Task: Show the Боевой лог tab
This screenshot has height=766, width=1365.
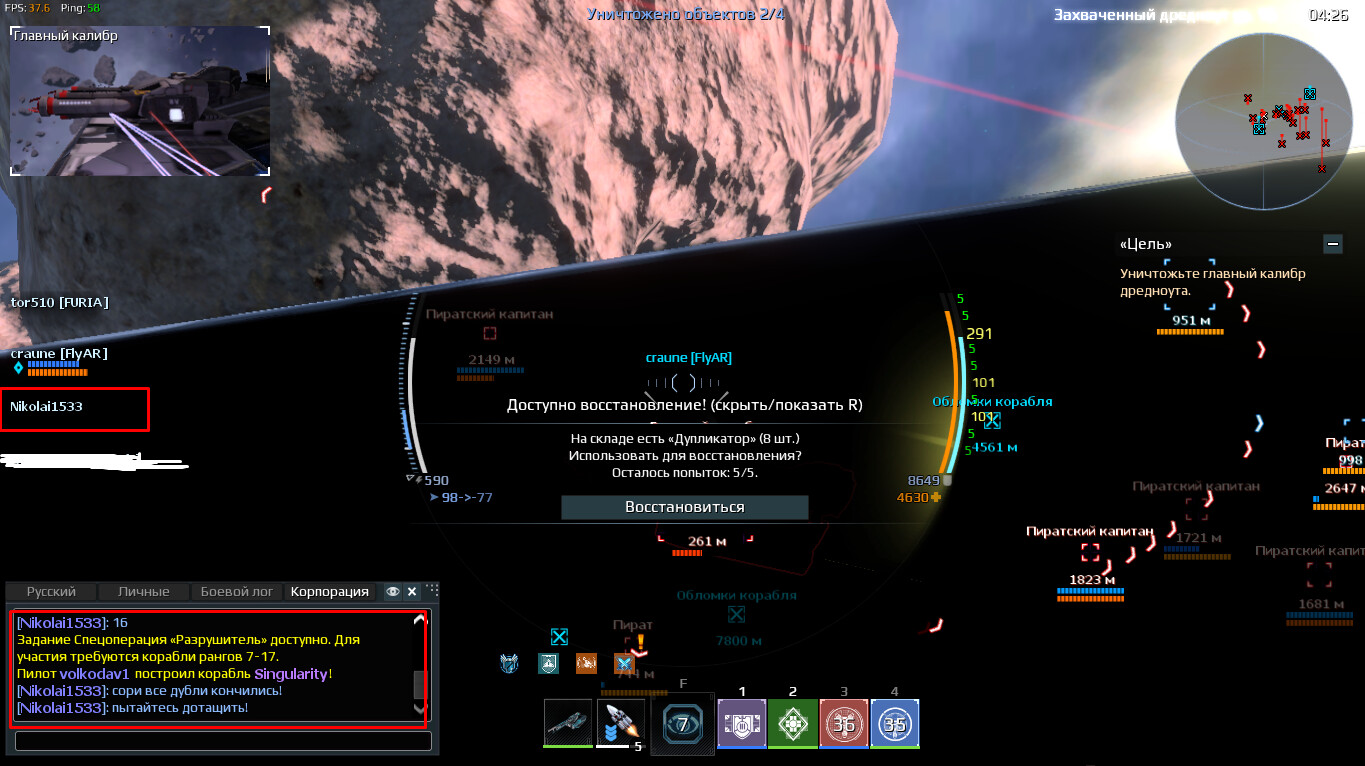Action: [x=237, y=591]
